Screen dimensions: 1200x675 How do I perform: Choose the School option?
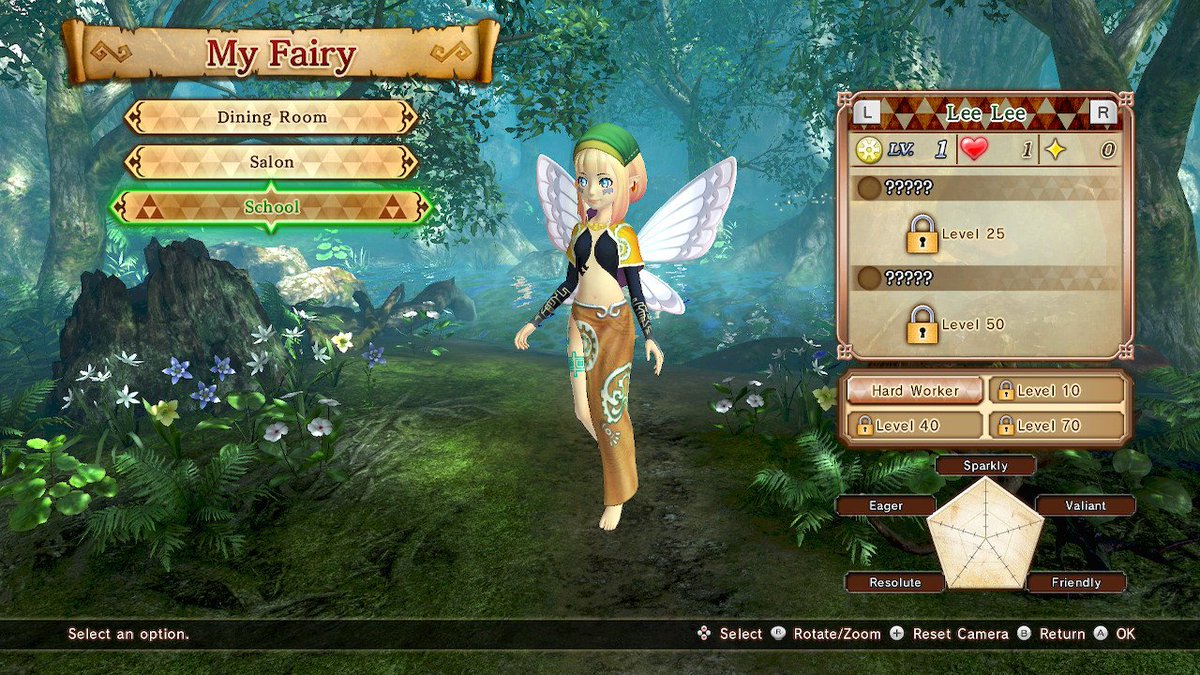[x=271, y=207]
